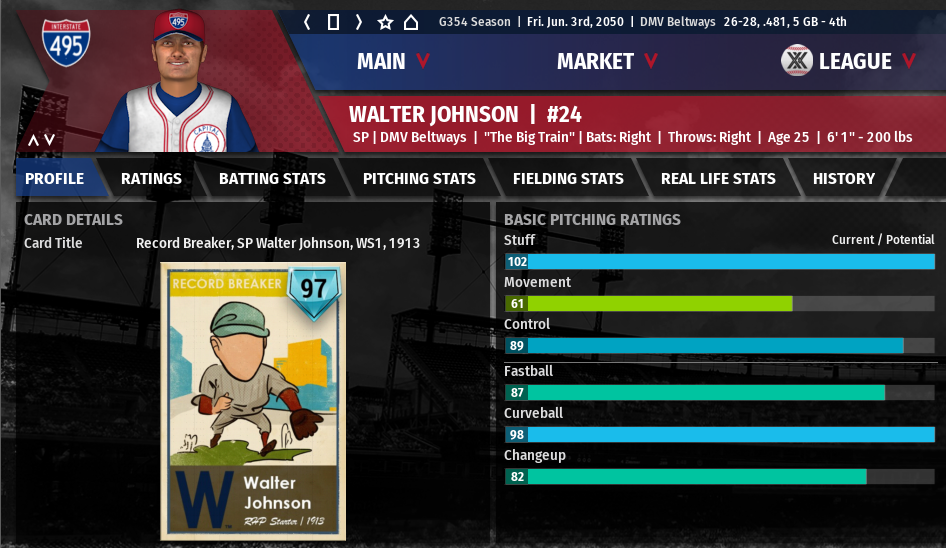Select the next player down arrow
This screenshot has width=946, height=548.
49,141
